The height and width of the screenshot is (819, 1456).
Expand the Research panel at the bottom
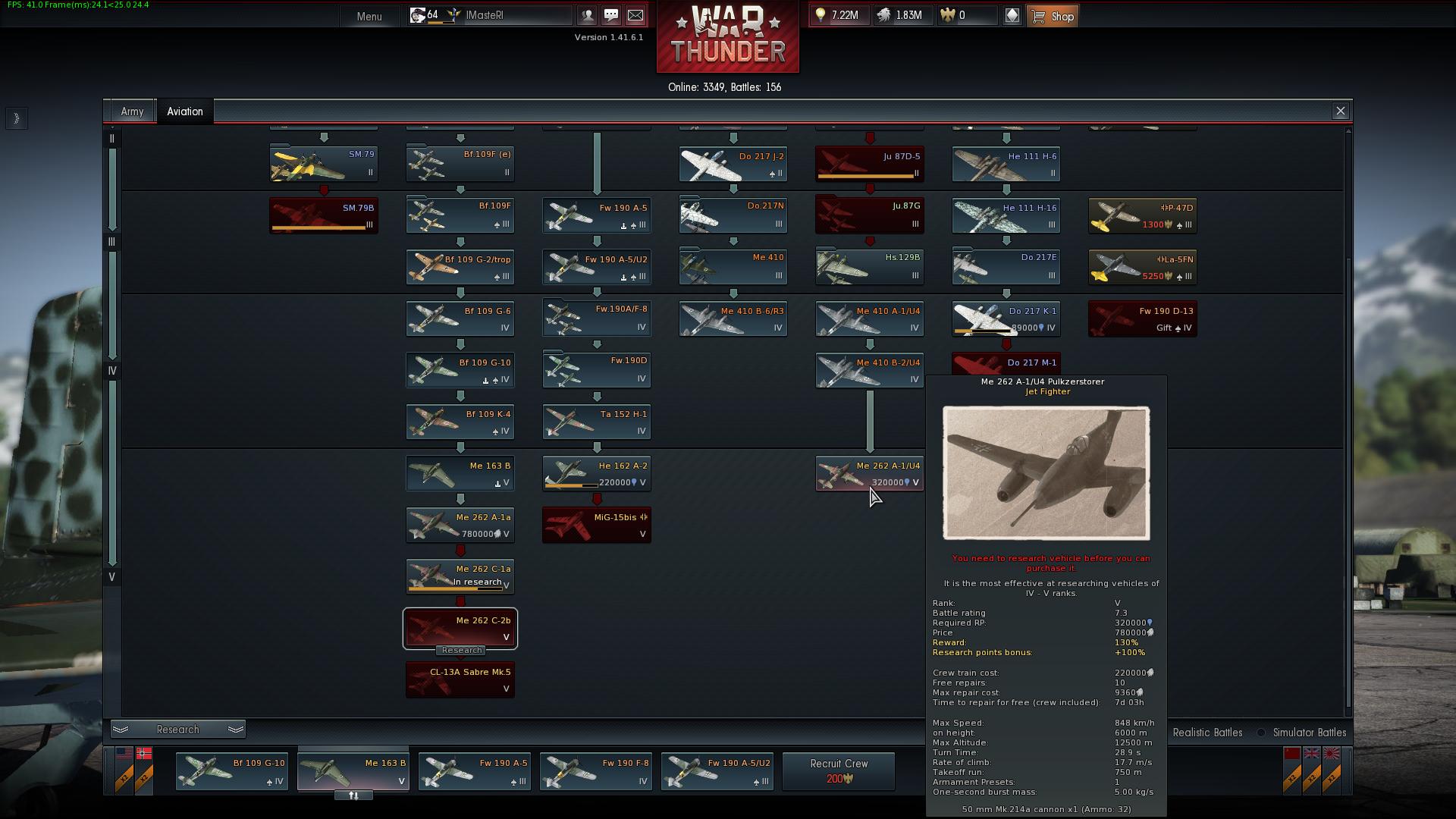[177, 729]
